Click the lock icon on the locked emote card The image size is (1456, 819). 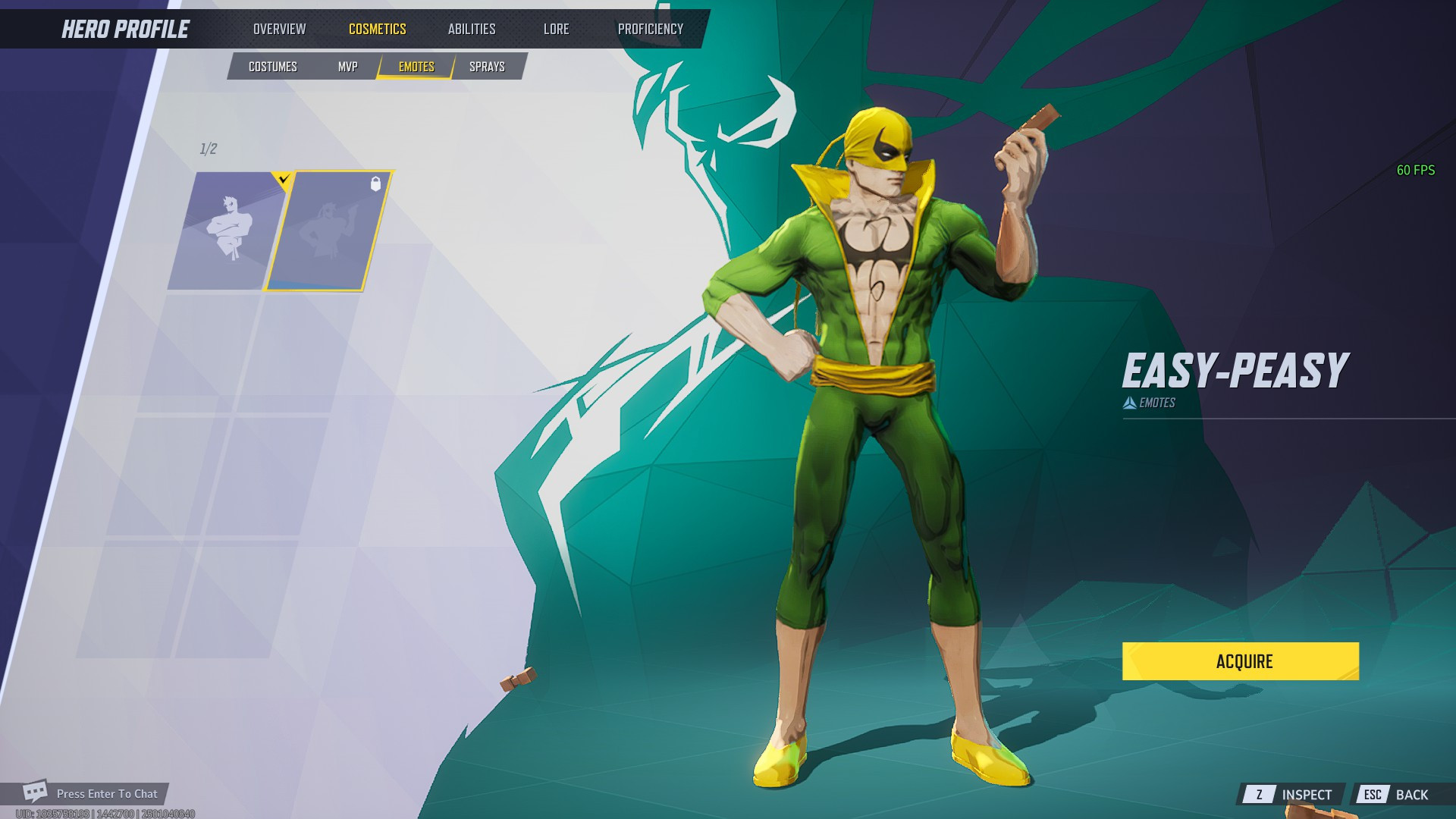pyautogui.click(x=375, y=184)
